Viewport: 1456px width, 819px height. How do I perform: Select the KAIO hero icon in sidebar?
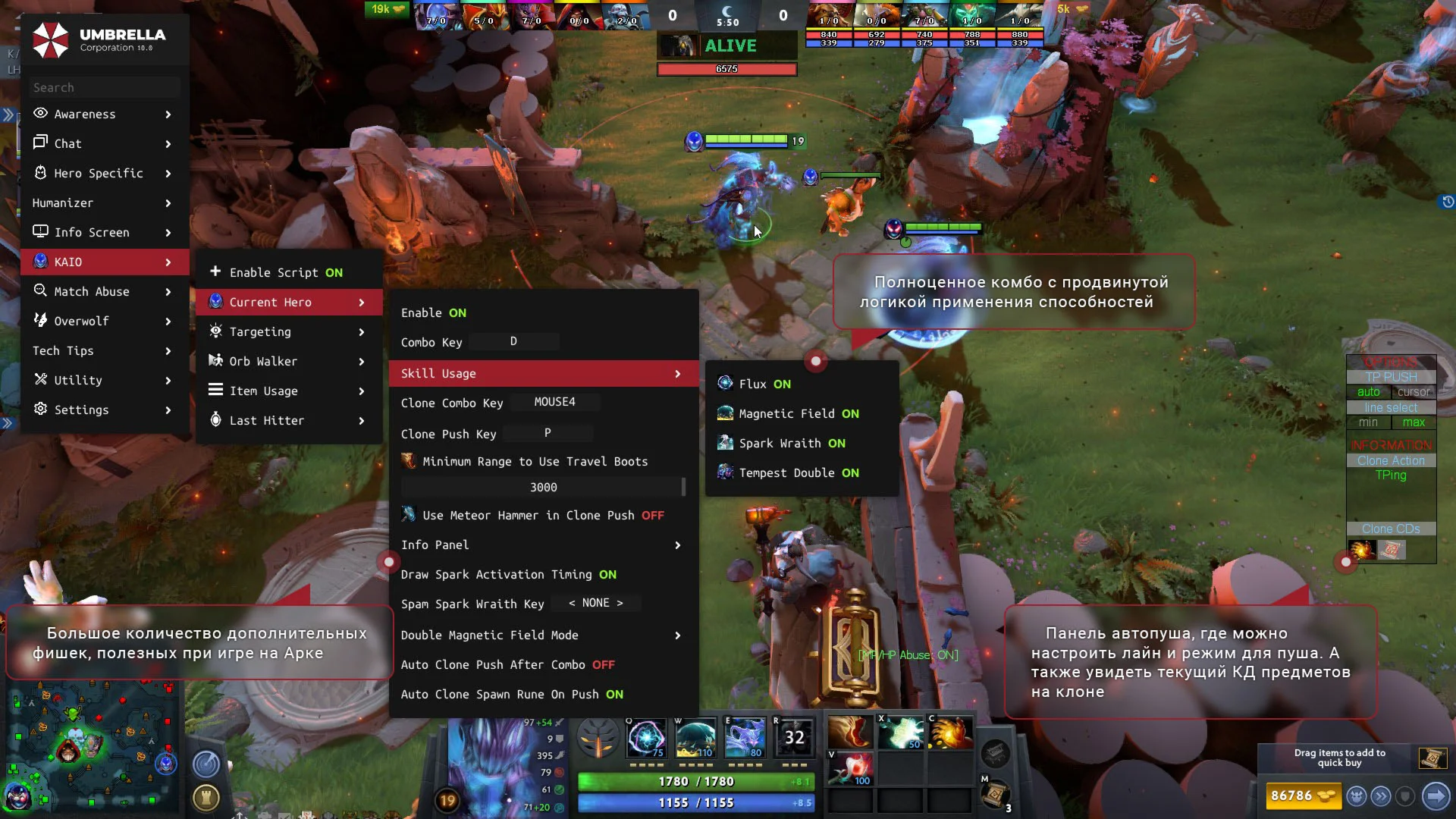click(x=39, y=262)
